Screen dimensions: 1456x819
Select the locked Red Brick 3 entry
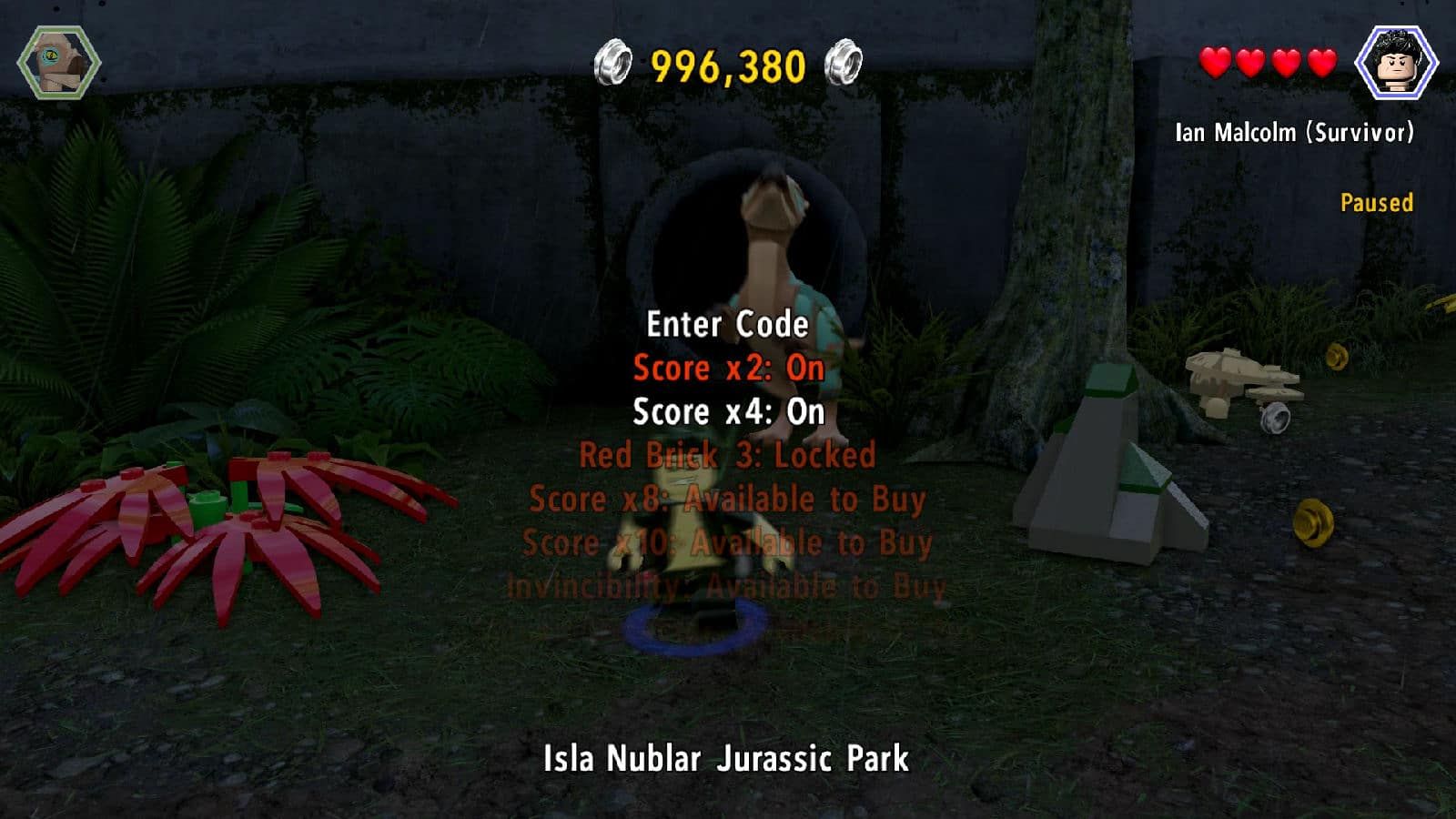(x=727, y=455)
